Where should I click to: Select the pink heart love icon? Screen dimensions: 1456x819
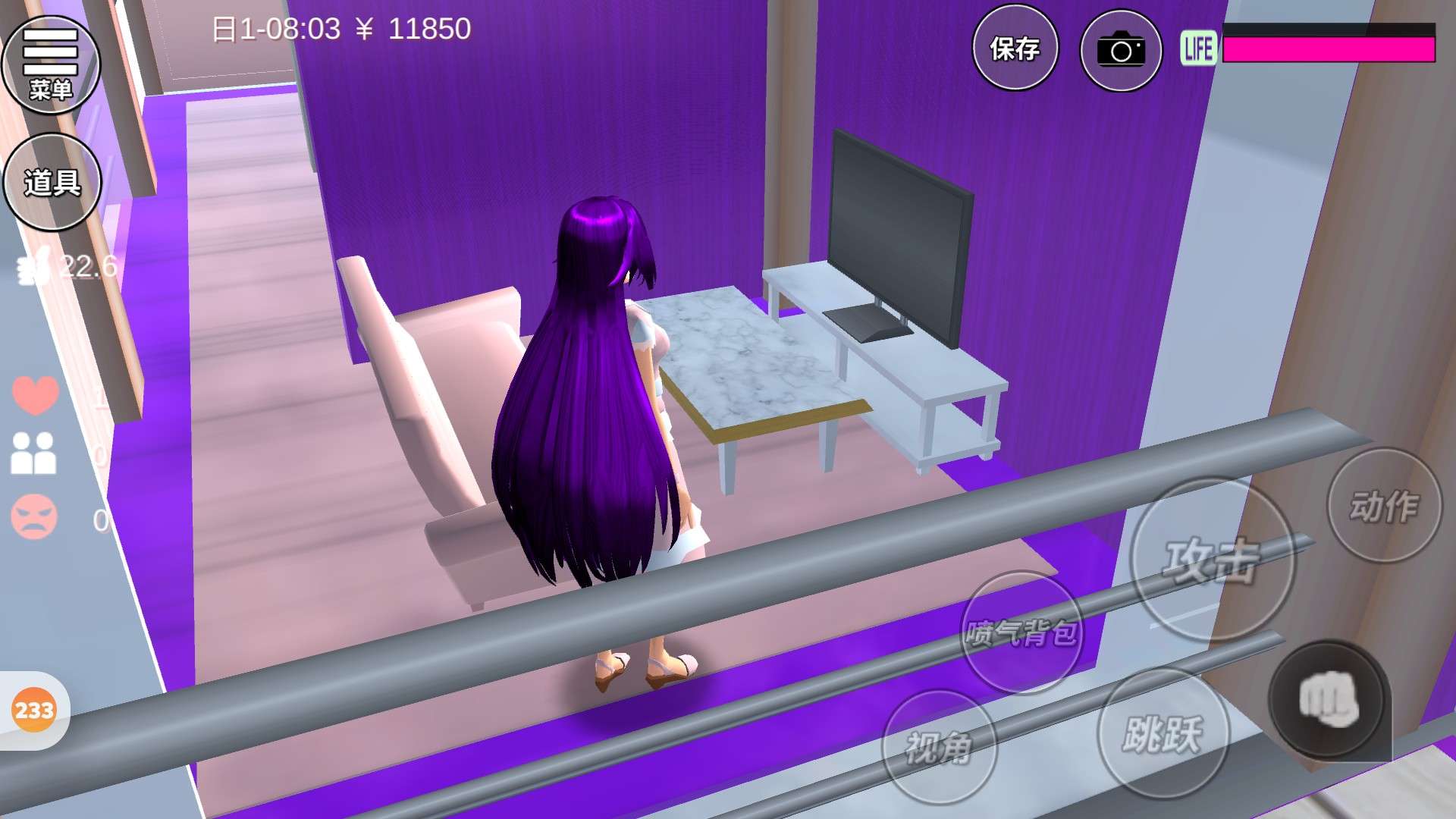[x=35, y=394]
